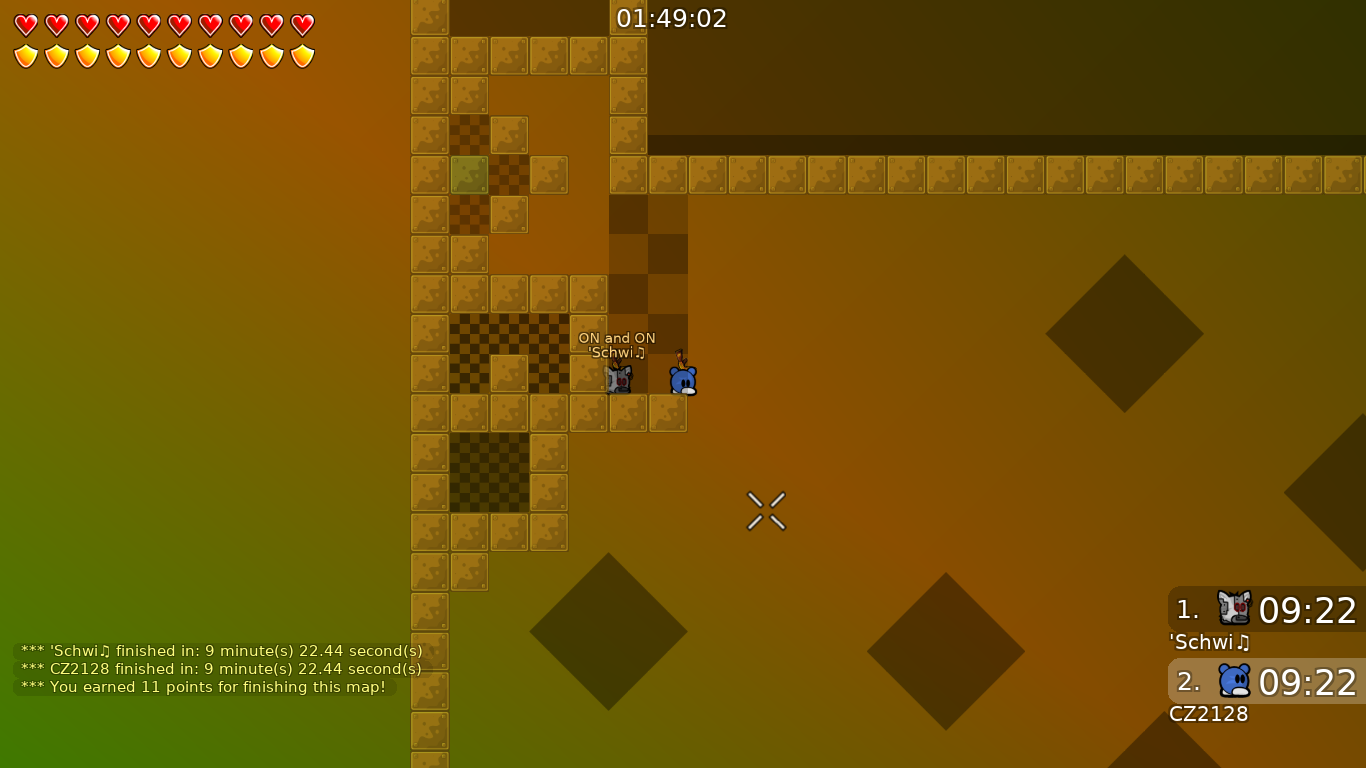
Task: Click the crosshair in the map center
Action: coord(766,511)
